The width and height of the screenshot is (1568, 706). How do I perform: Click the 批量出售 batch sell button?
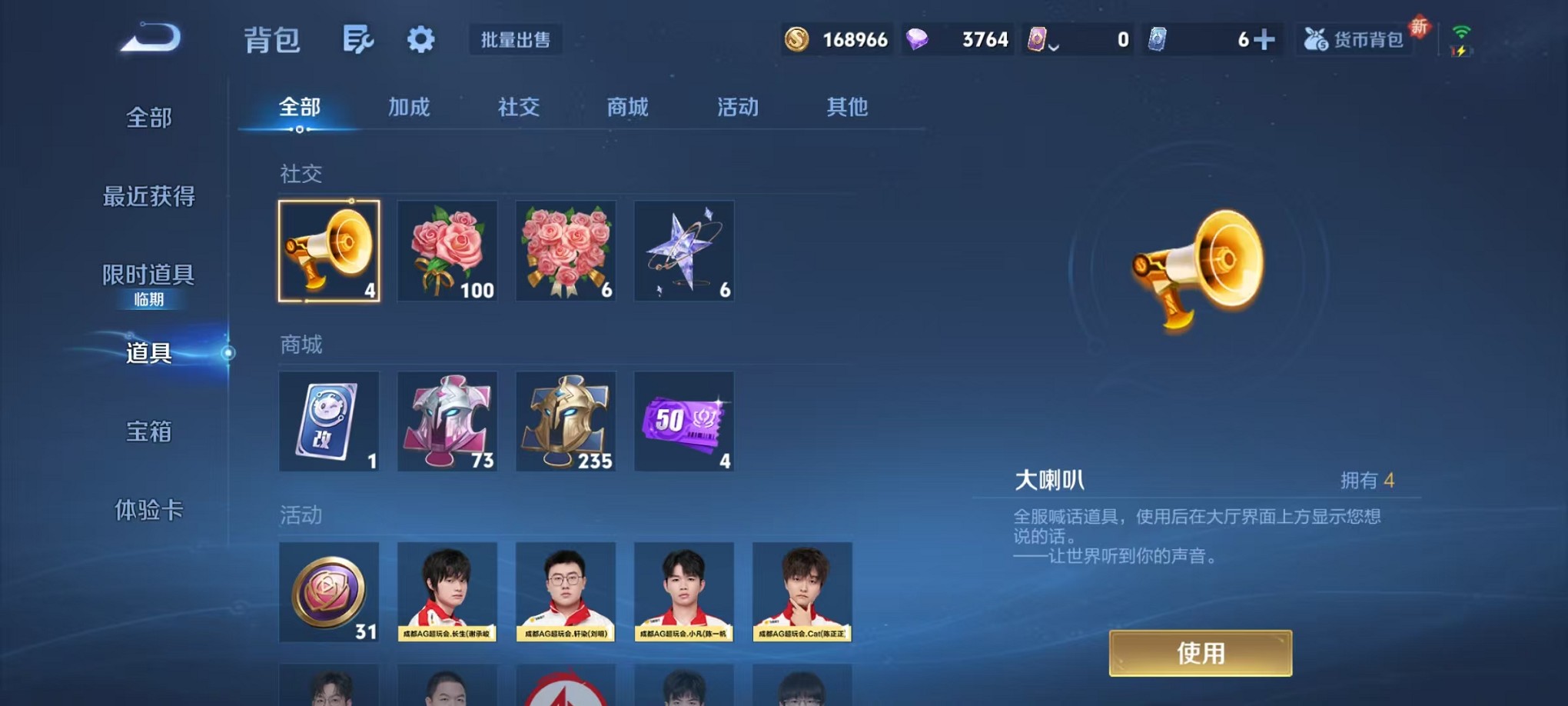[516, 41]
